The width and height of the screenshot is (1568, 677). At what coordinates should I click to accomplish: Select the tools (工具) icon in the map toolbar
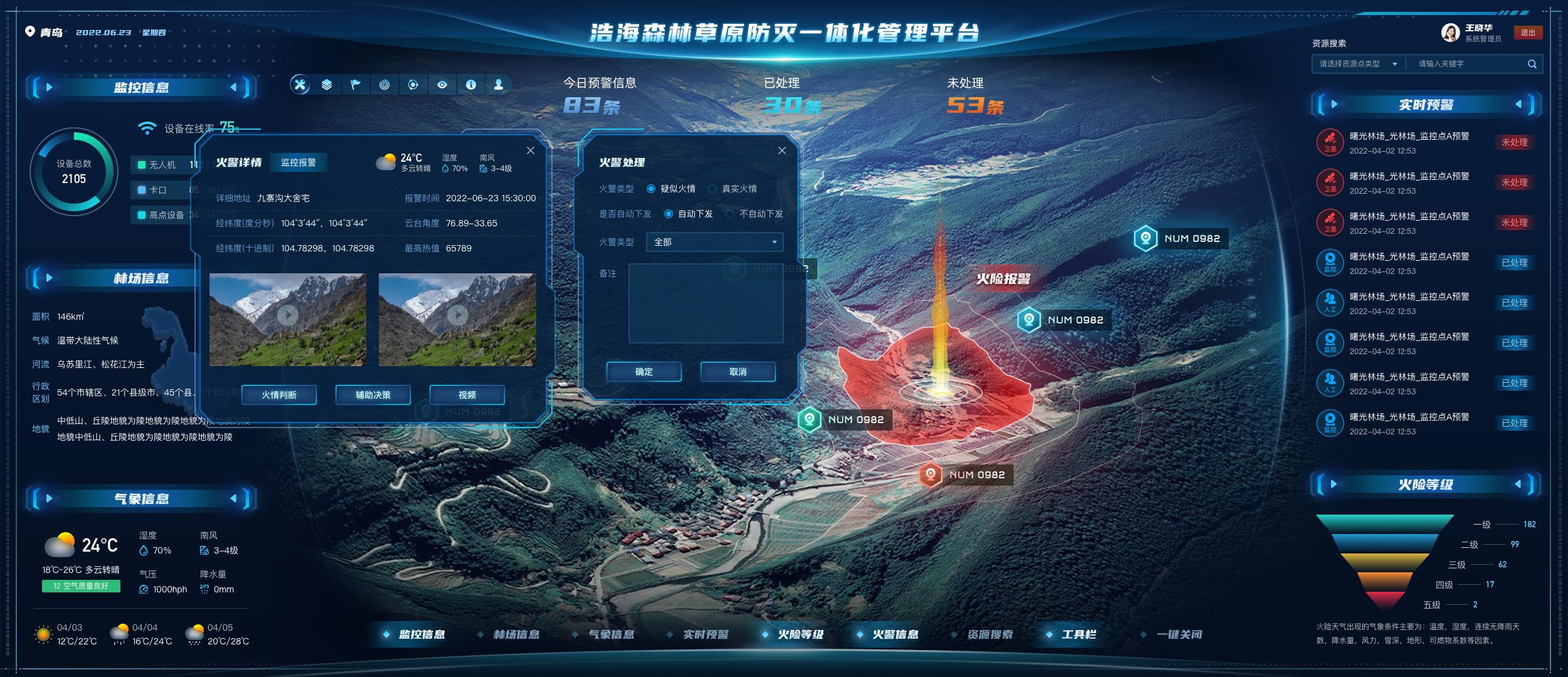coord(300,85)
